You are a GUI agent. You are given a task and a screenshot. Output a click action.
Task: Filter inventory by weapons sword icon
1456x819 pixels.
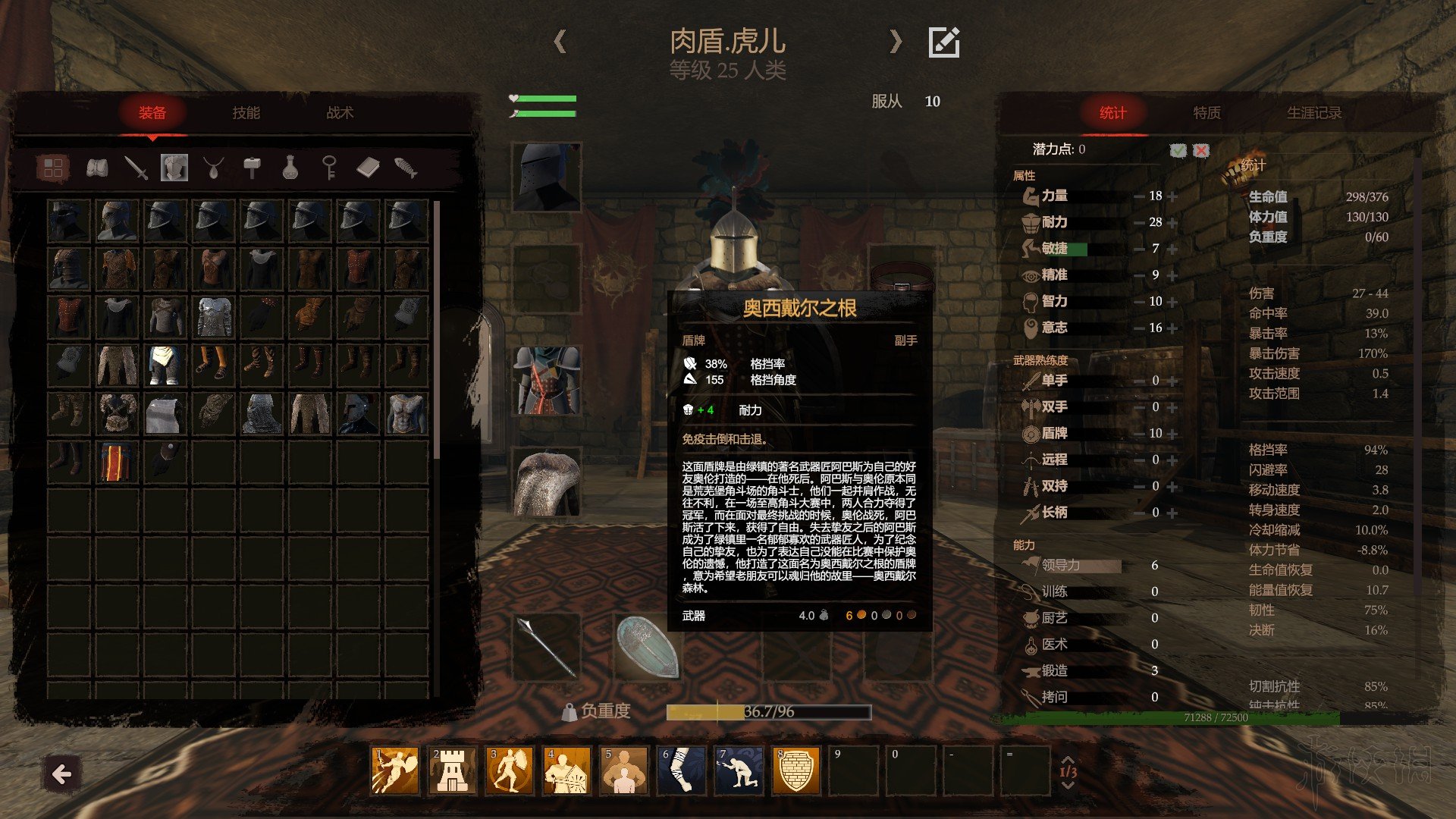[x=136, y=168]
